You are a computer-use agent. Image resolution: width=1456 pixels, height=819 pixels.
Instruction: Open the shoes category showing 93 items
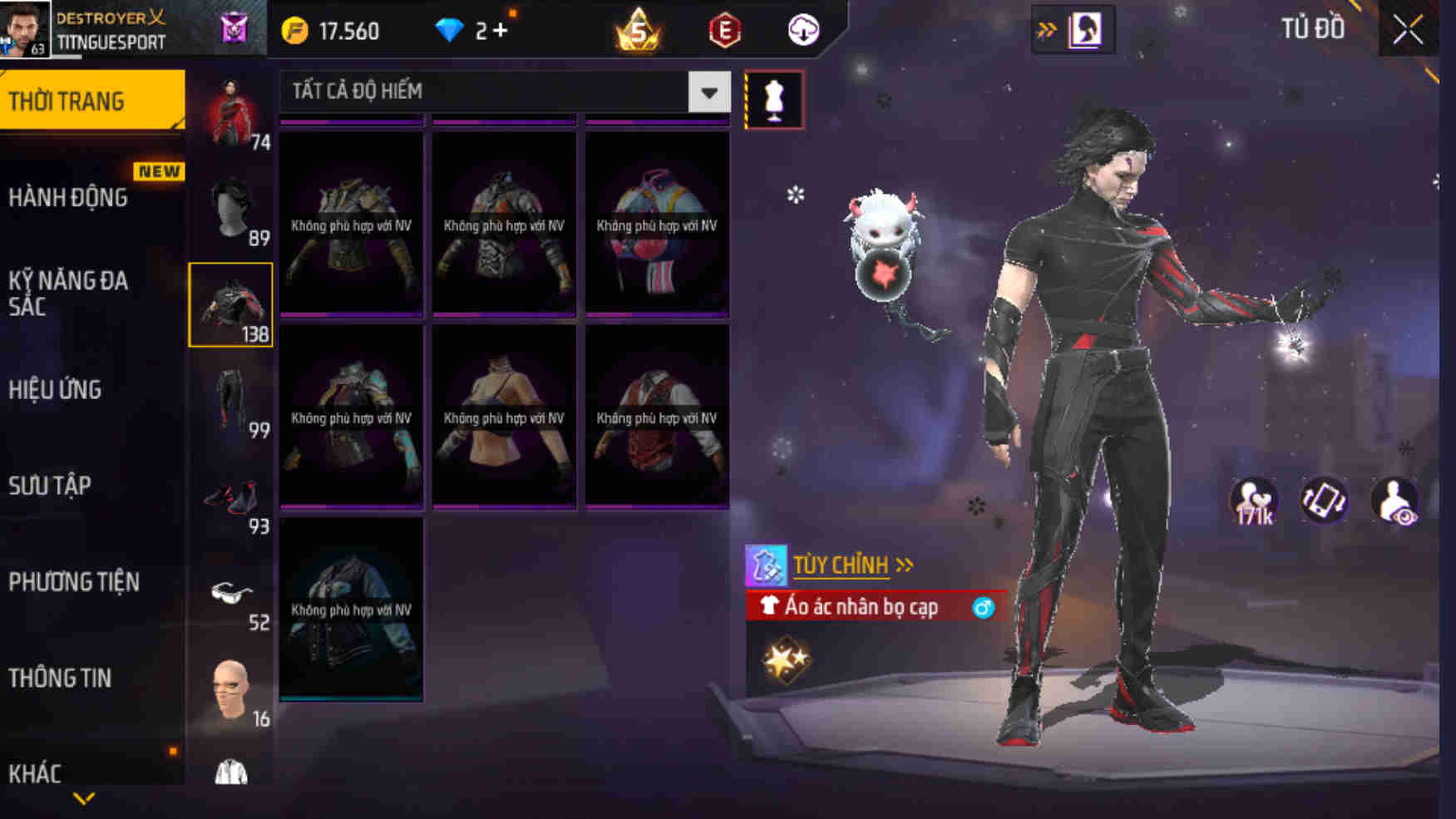click(x=234, y=499)
